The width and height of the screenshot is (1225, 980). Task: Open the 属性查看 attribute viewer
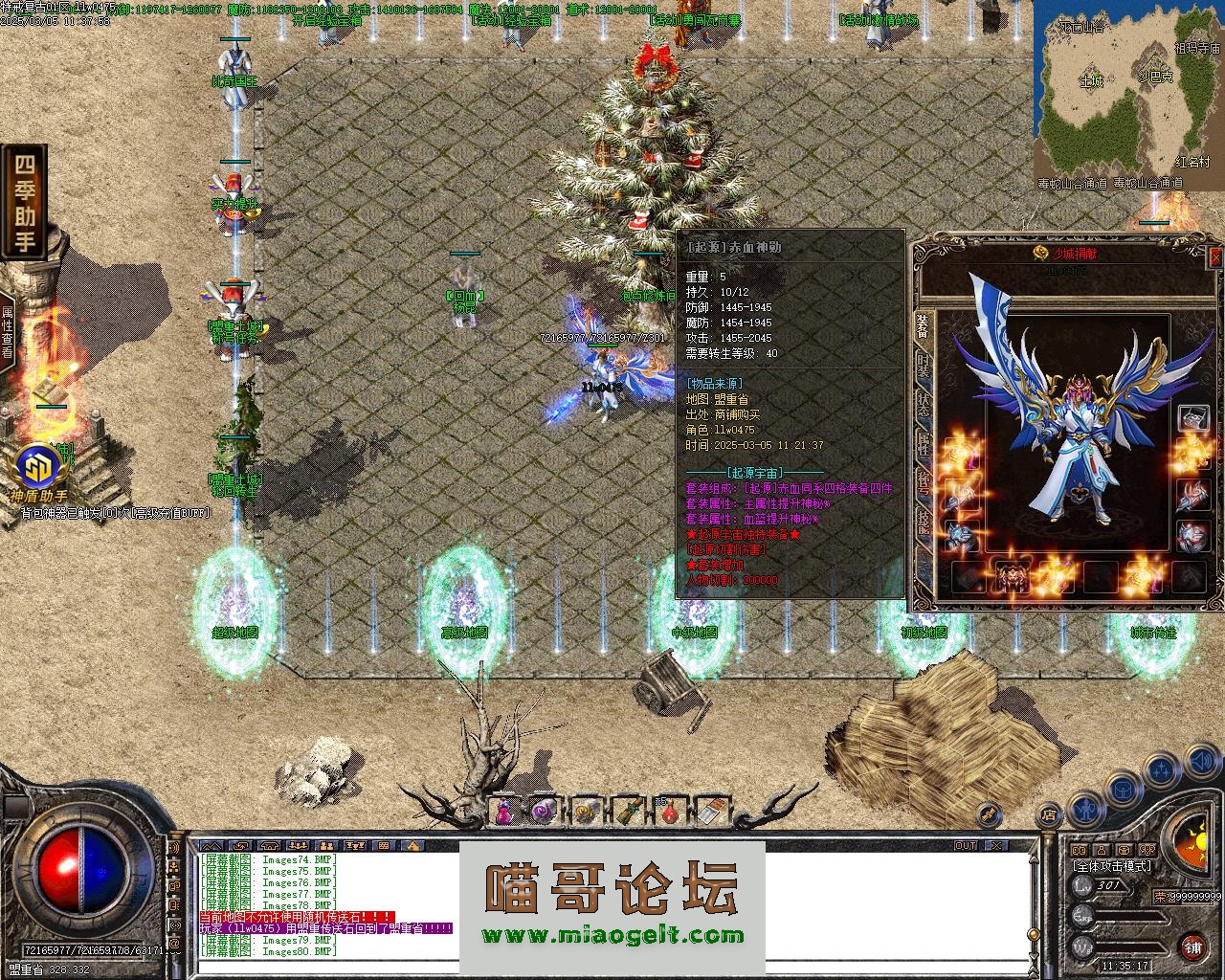[8, 330]
